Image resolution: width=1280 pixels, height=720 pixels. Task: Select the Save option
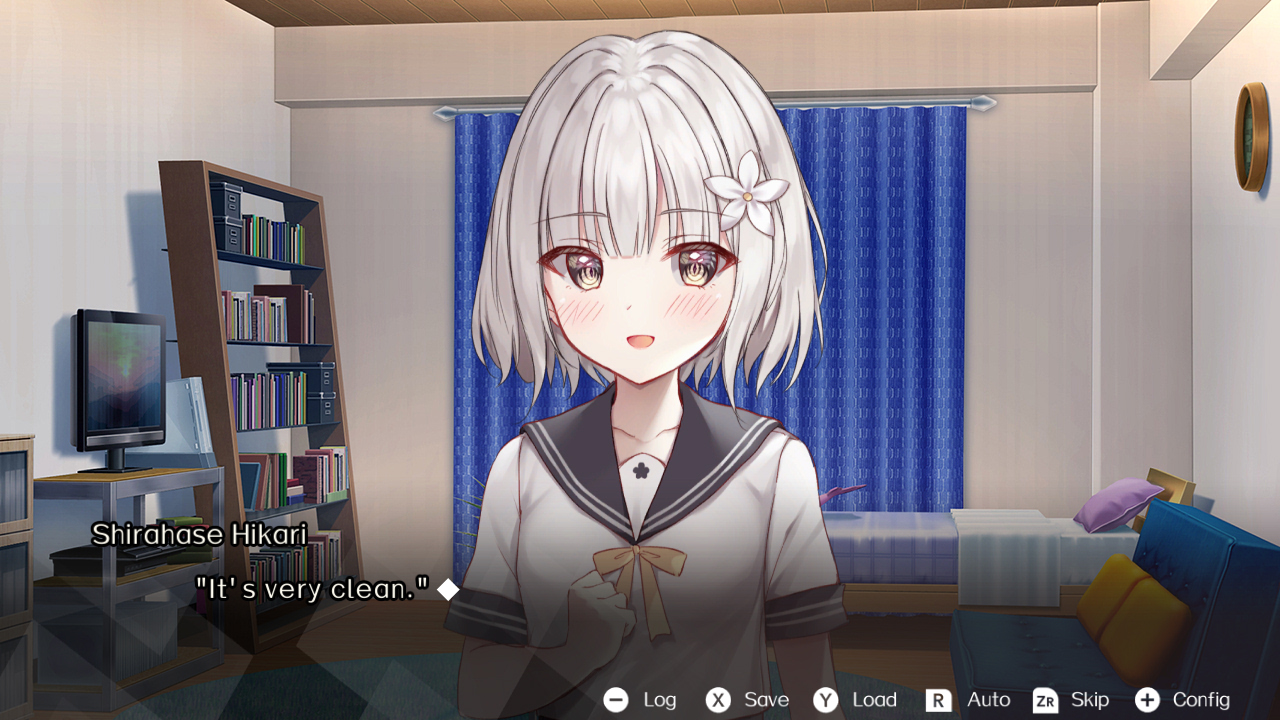pos(764,700)
